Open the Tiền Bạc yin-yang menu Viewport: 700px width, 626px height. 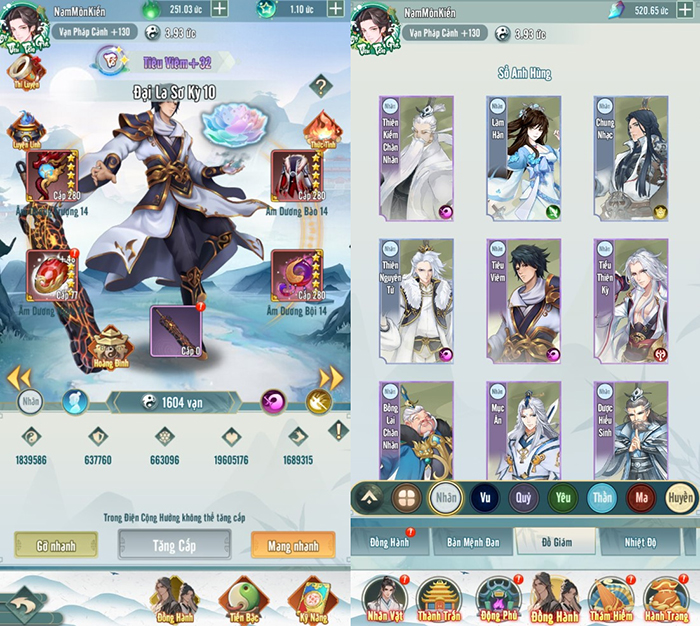(x=238, y=598)
